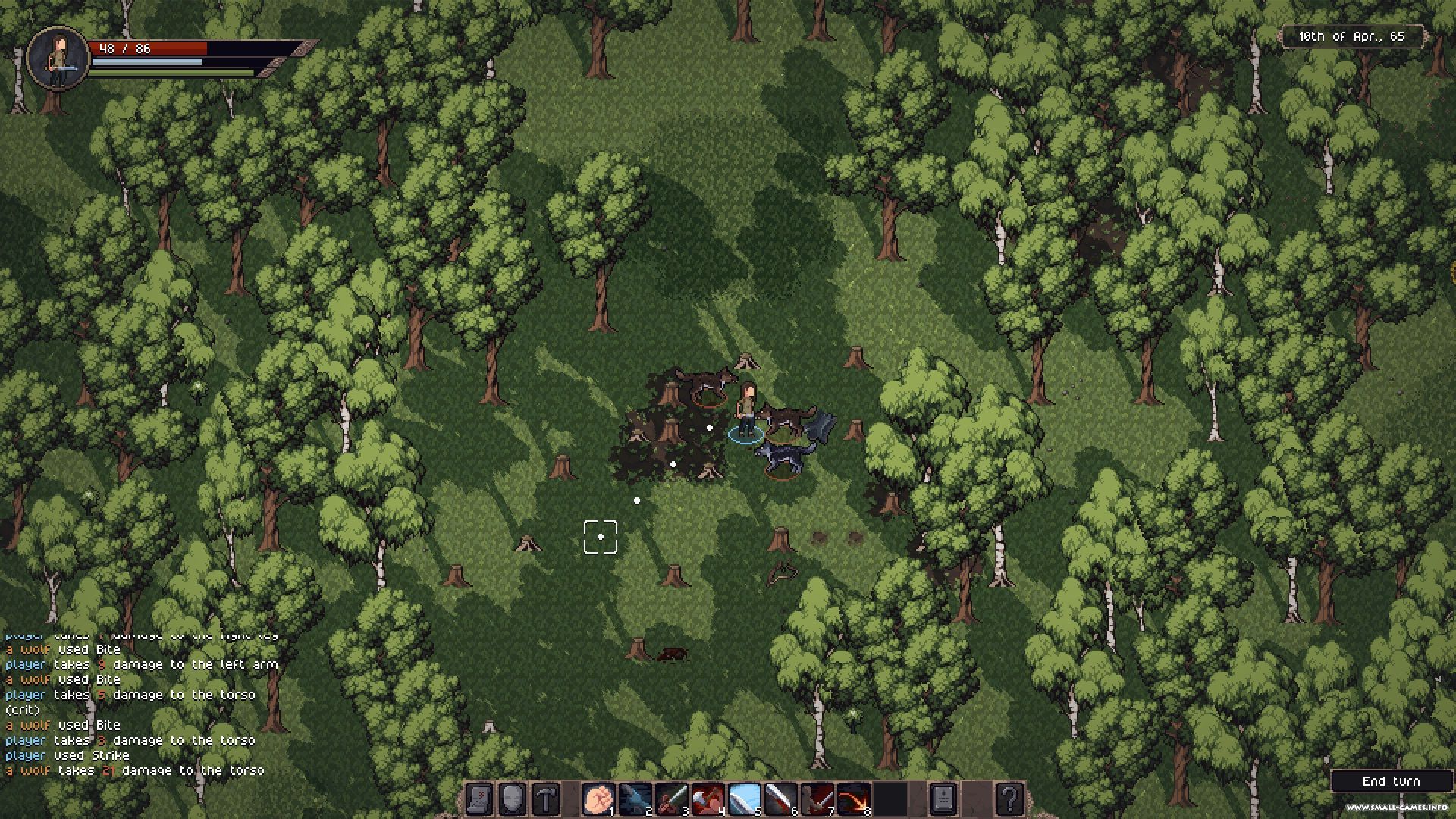The width and height of the screenshot is (1456, 819).
Task: Trigger the bloody blade skill in slot 6
Action: pyautogui.click(x=780, y=799)
